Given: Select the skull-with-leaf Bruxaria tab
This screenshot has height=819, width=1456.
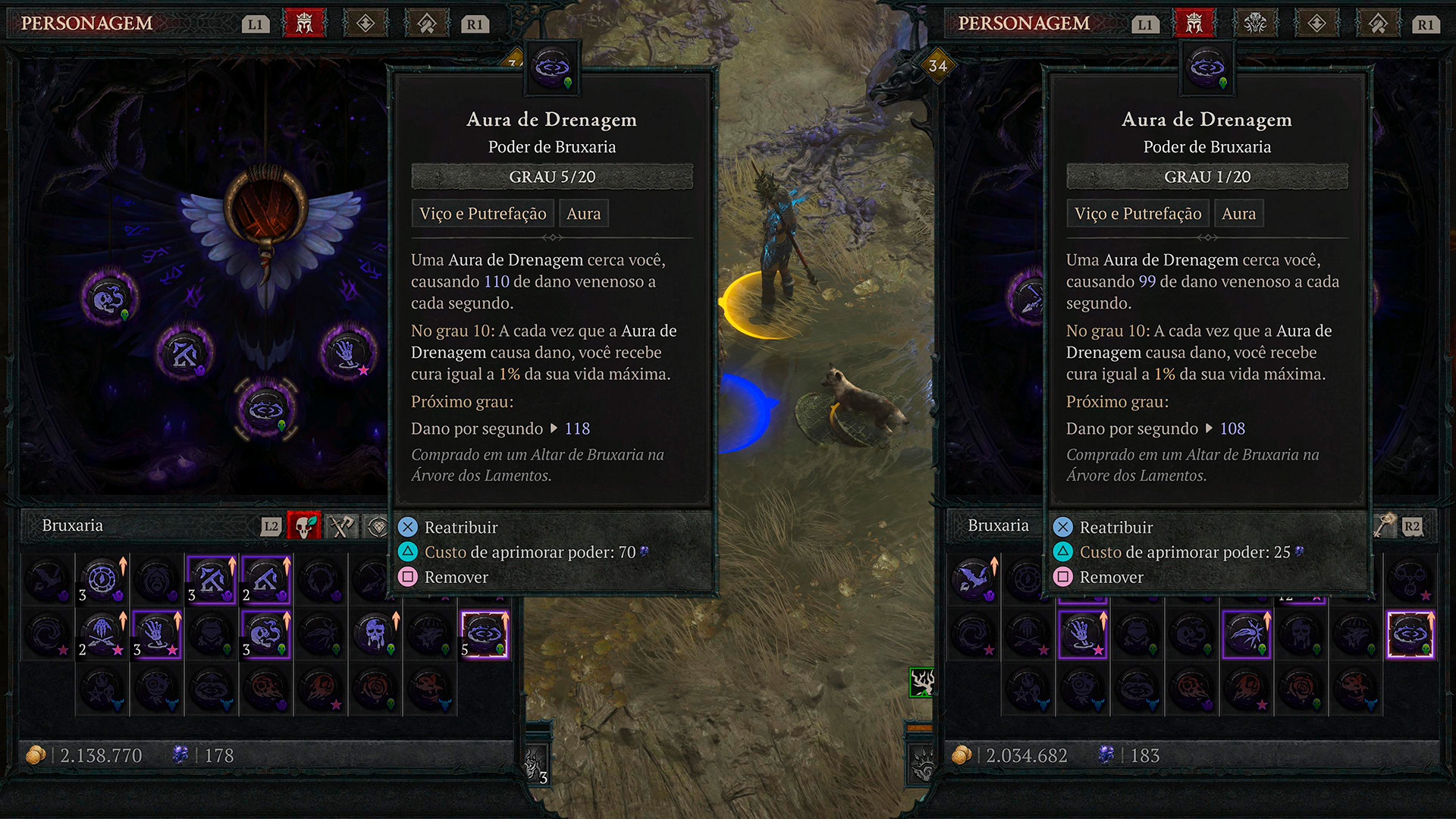Looking at the screenshot, I should pyautogui.click(x=304, y=526).
